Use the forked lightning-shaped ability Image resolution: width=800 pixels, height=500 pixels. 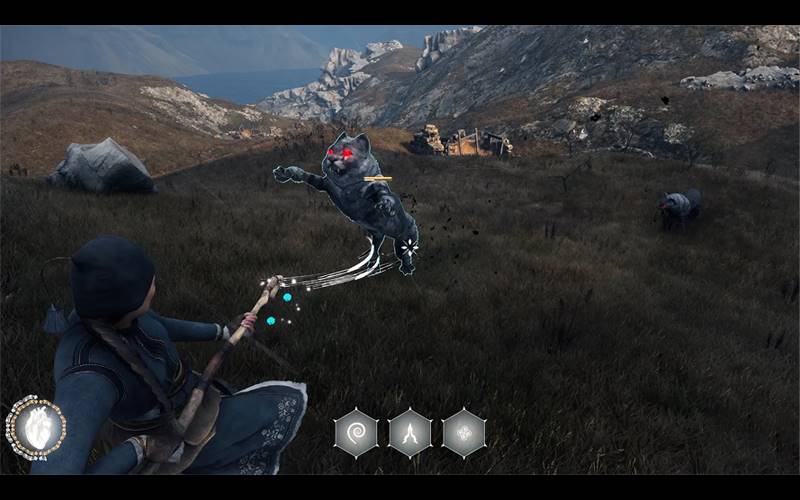410,433
